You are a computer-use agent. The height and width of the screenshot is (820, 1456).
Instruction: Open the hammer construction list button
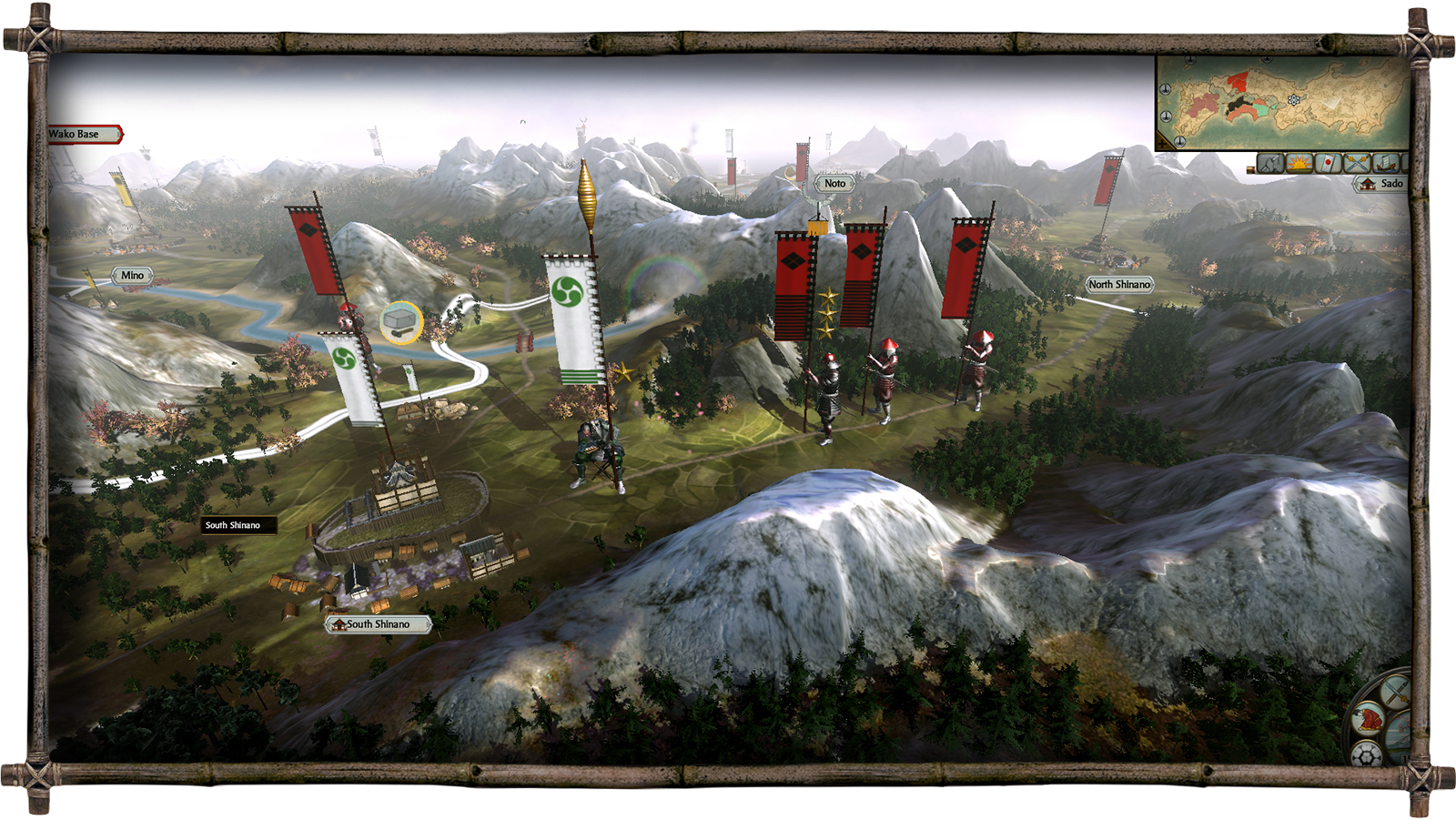pyautogui.click(x=1270, y=164)
